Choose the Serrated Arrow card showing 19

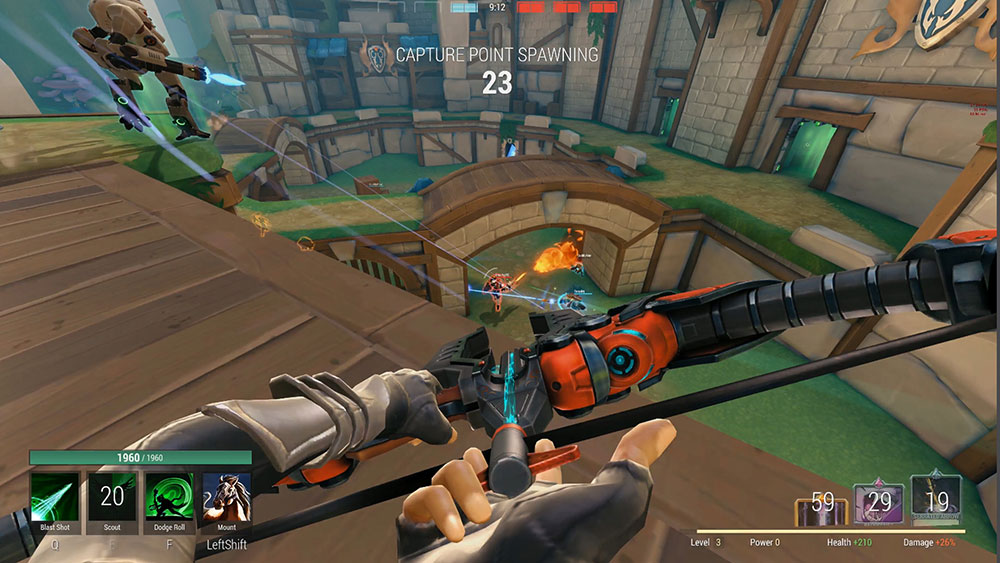pos(936,502)
